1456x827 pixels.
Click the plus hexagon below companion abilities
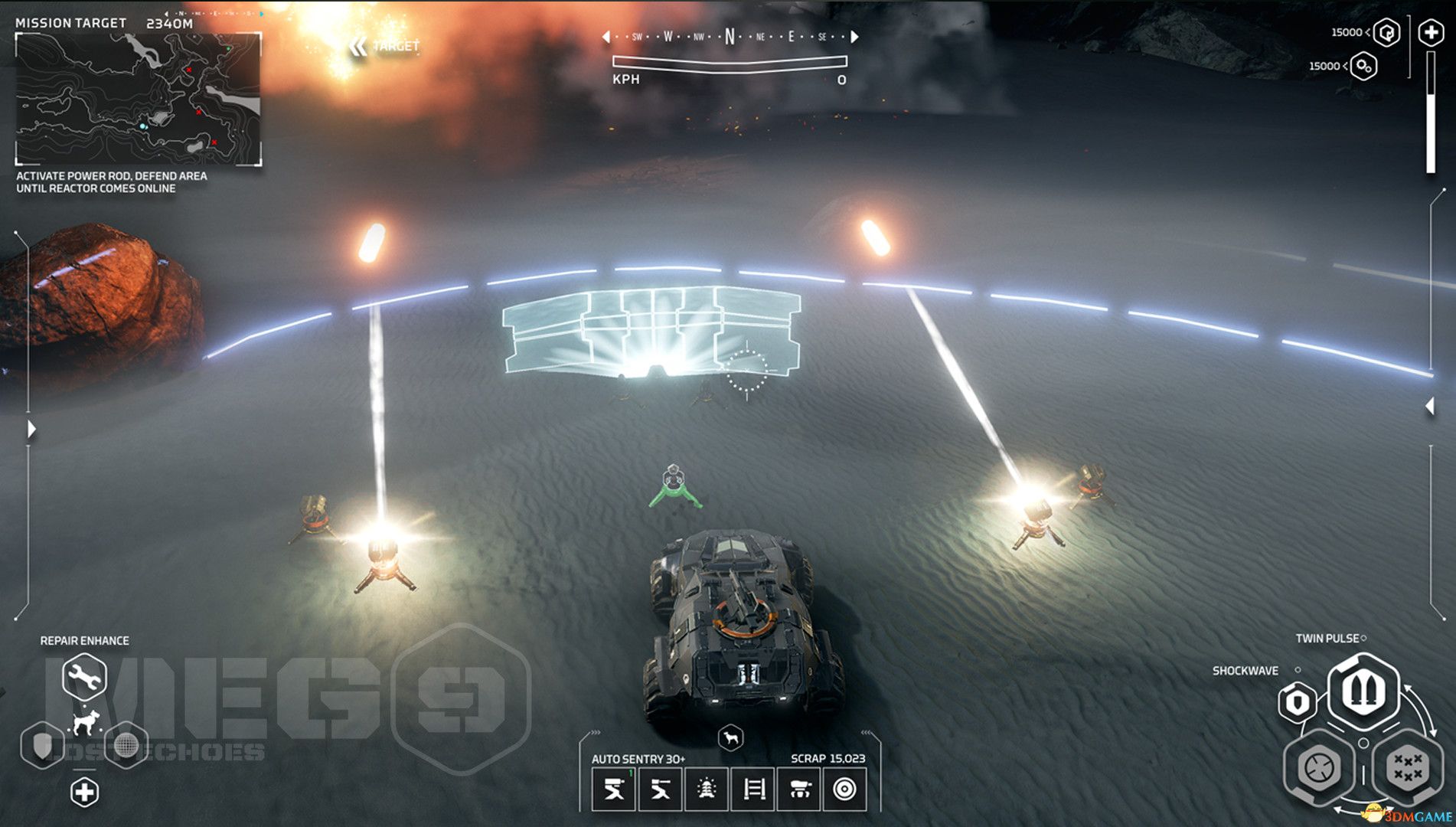coord(84,792)
